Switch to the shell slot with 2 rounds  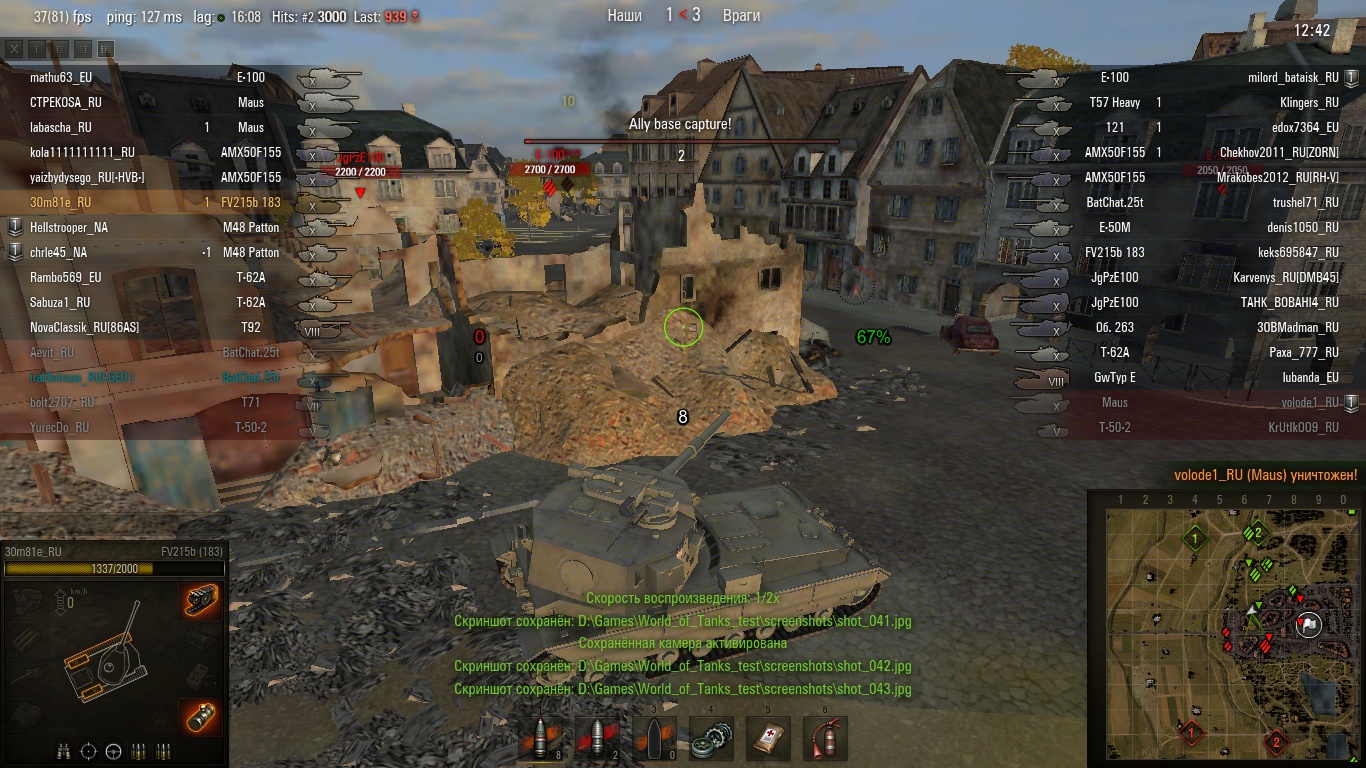(597, 738)
